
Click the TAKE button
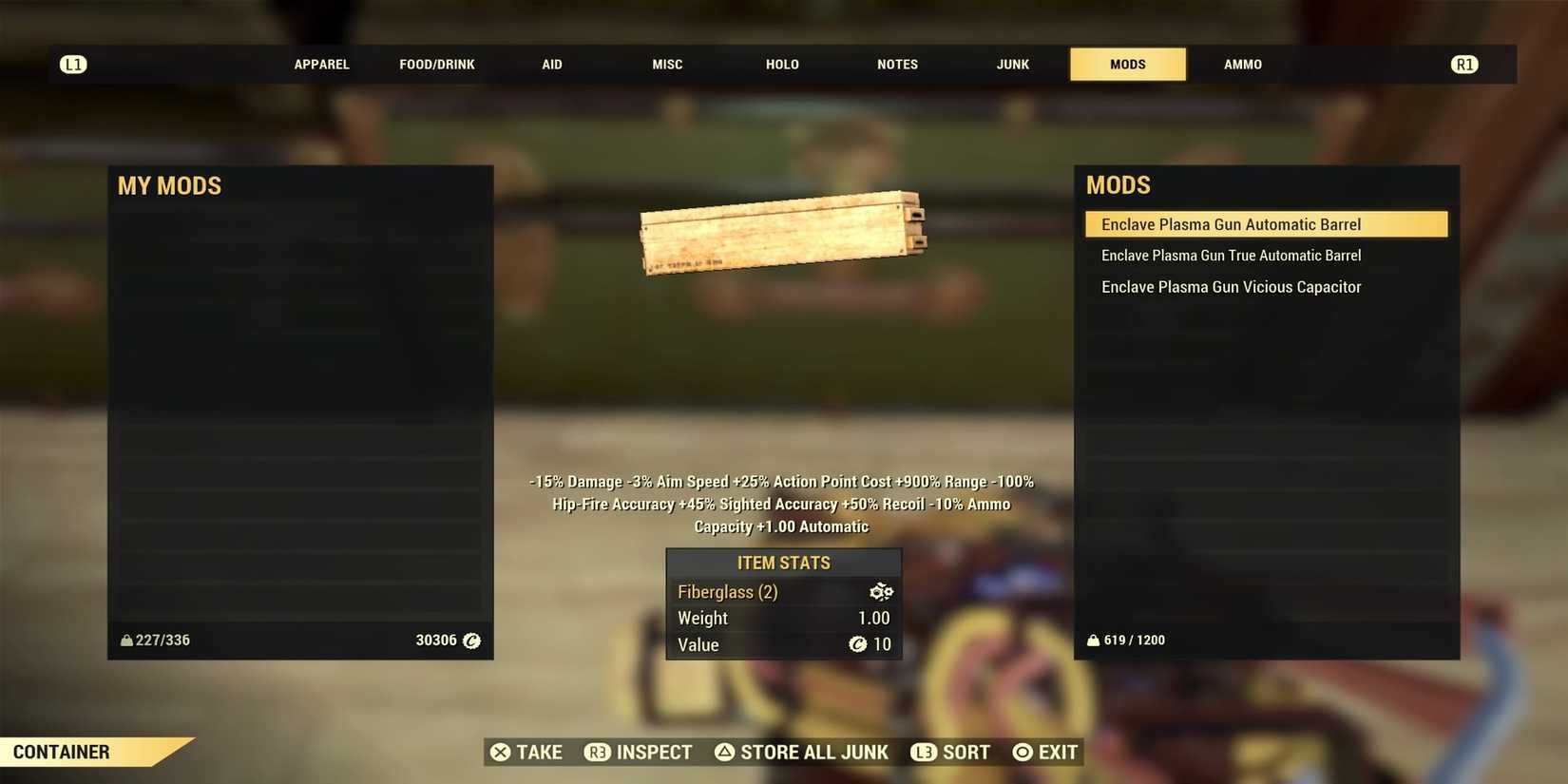[538, 752]
